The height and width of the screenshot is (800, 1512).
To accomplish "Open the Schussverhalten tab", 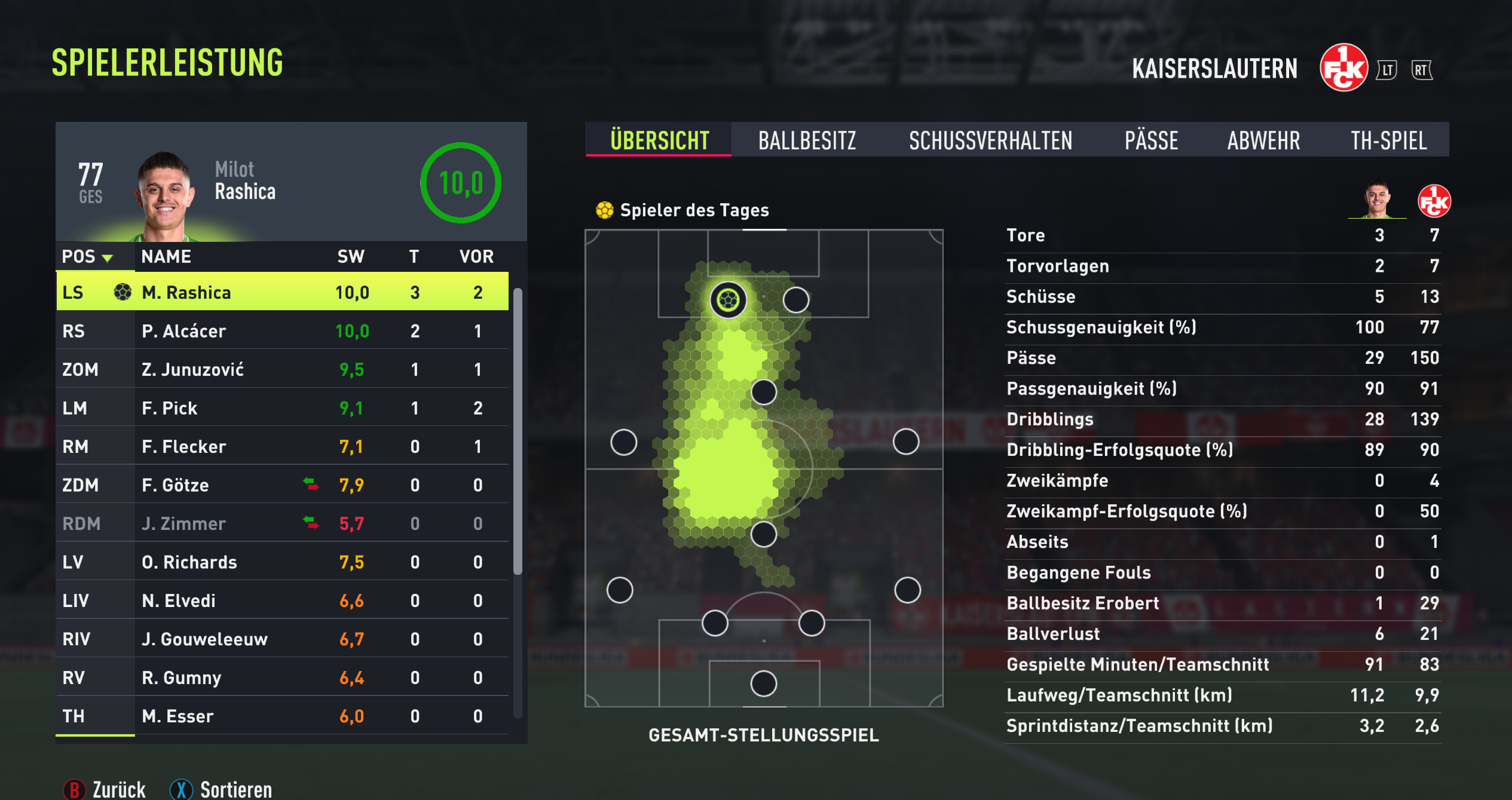I will (x=990, y=140).
